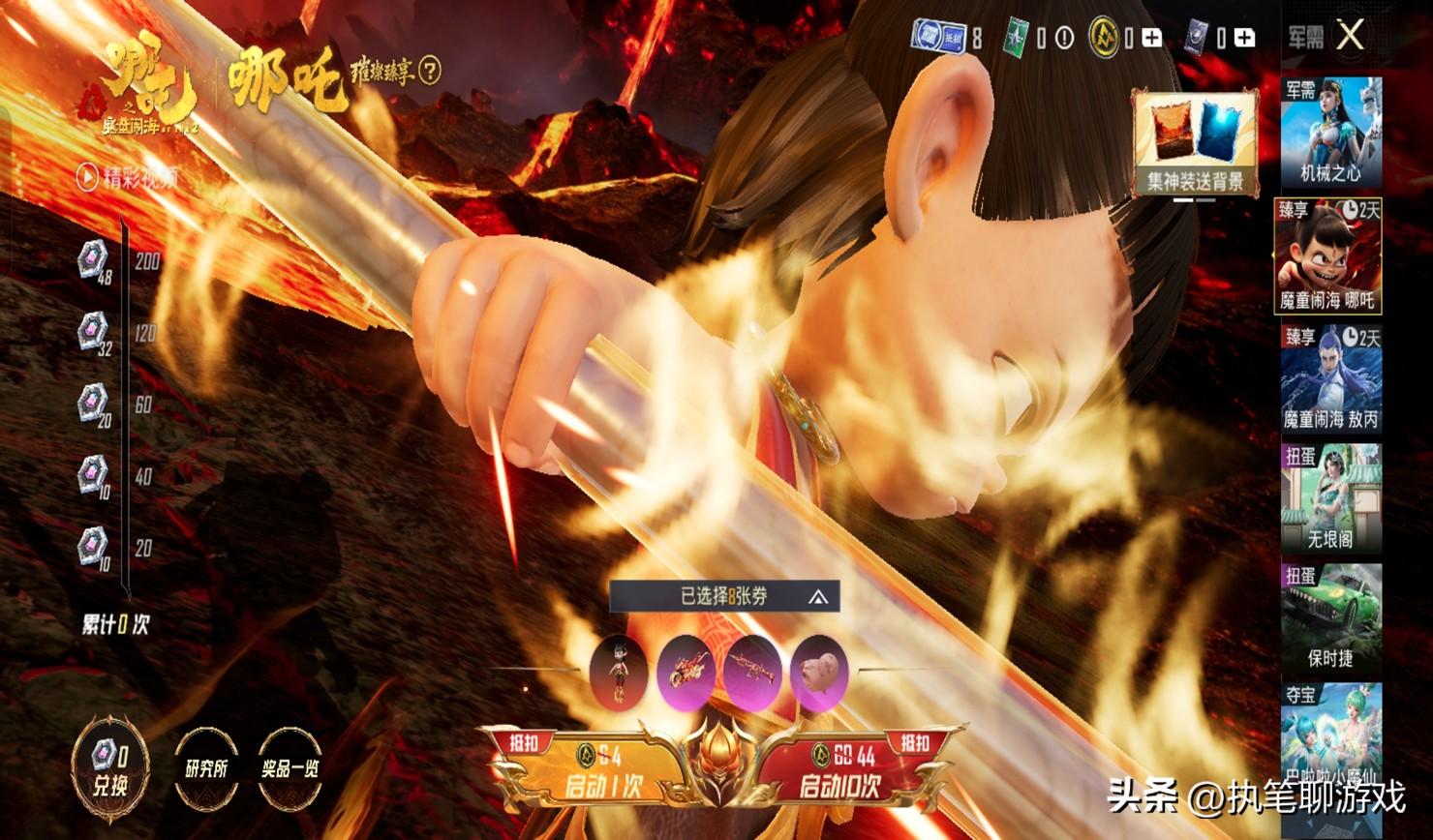Open the 保时捷 gacha entry
Viewport: 1433px width, 840px height.
[1330, 617]
